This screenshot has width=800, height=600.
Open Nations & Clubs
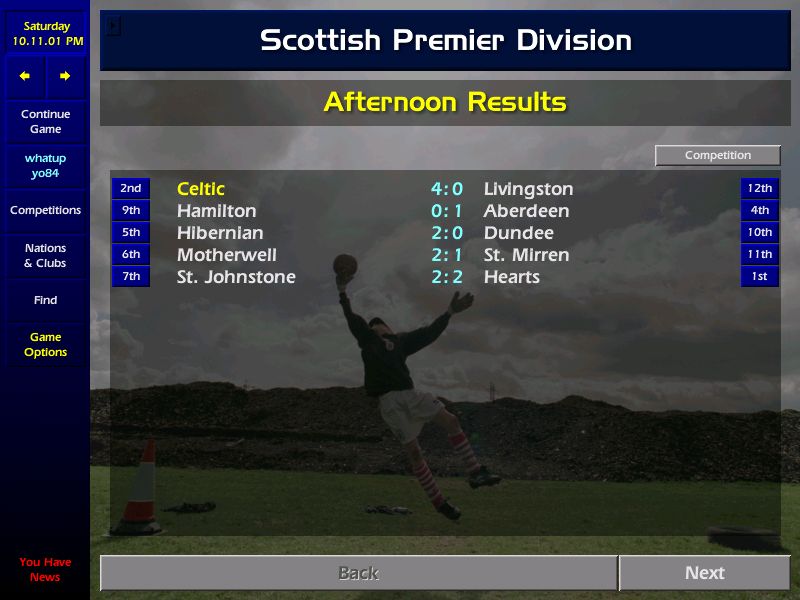(45, 255)
